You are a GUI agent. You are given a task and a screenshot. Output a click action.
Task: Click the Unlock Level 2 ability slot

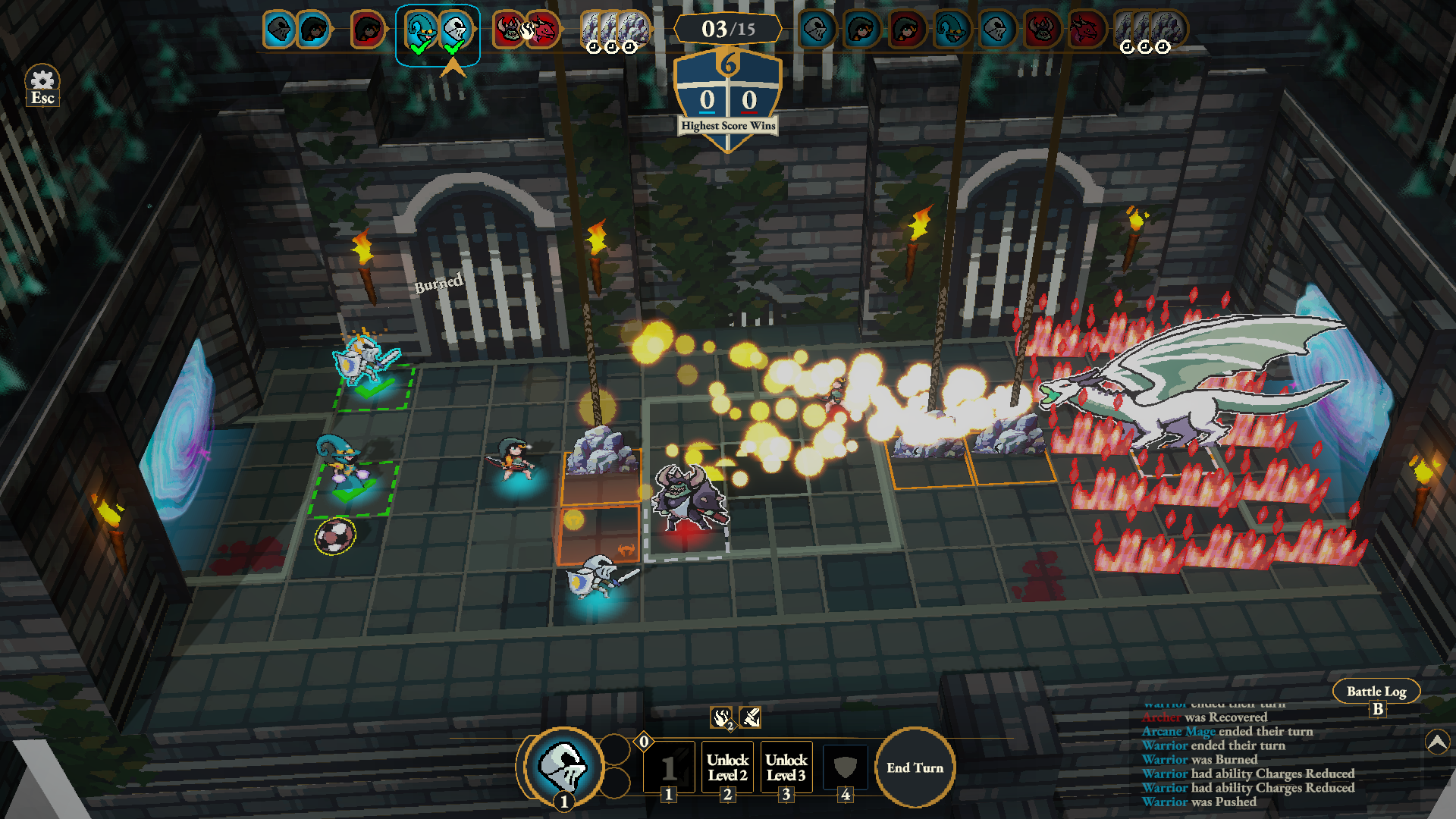click(727, 767)
